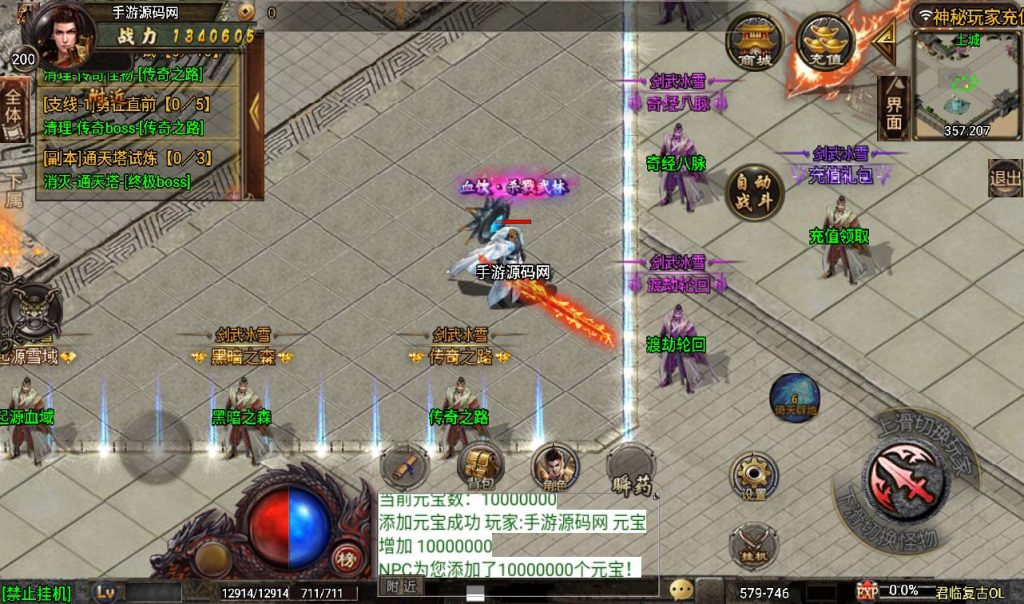1024x604 pixels.
Task: Click the 界面 interface button
Action: pos(893,106)
